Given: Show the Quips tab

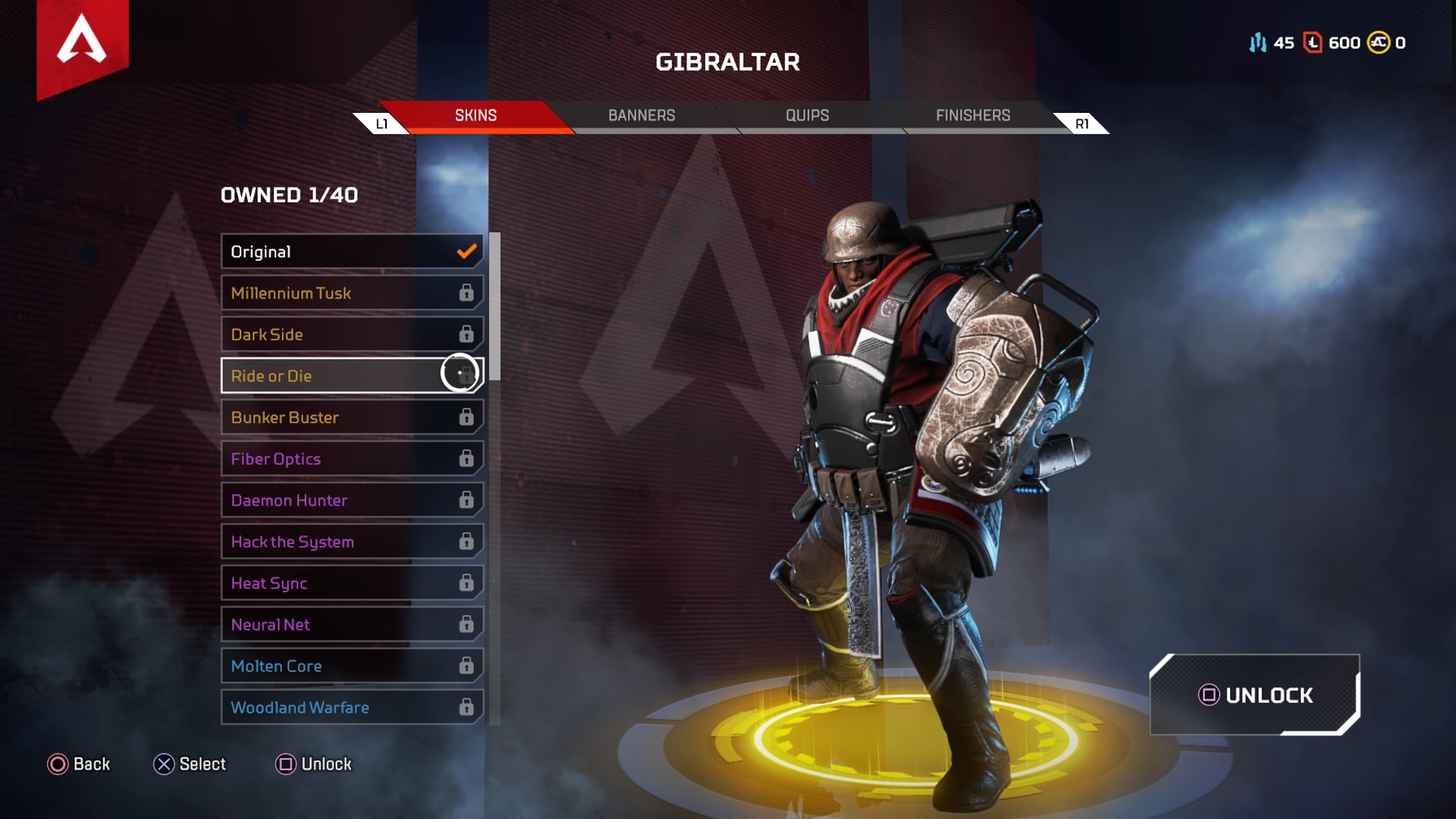Looking at the screenshot, I should click(x=807, y=115).
